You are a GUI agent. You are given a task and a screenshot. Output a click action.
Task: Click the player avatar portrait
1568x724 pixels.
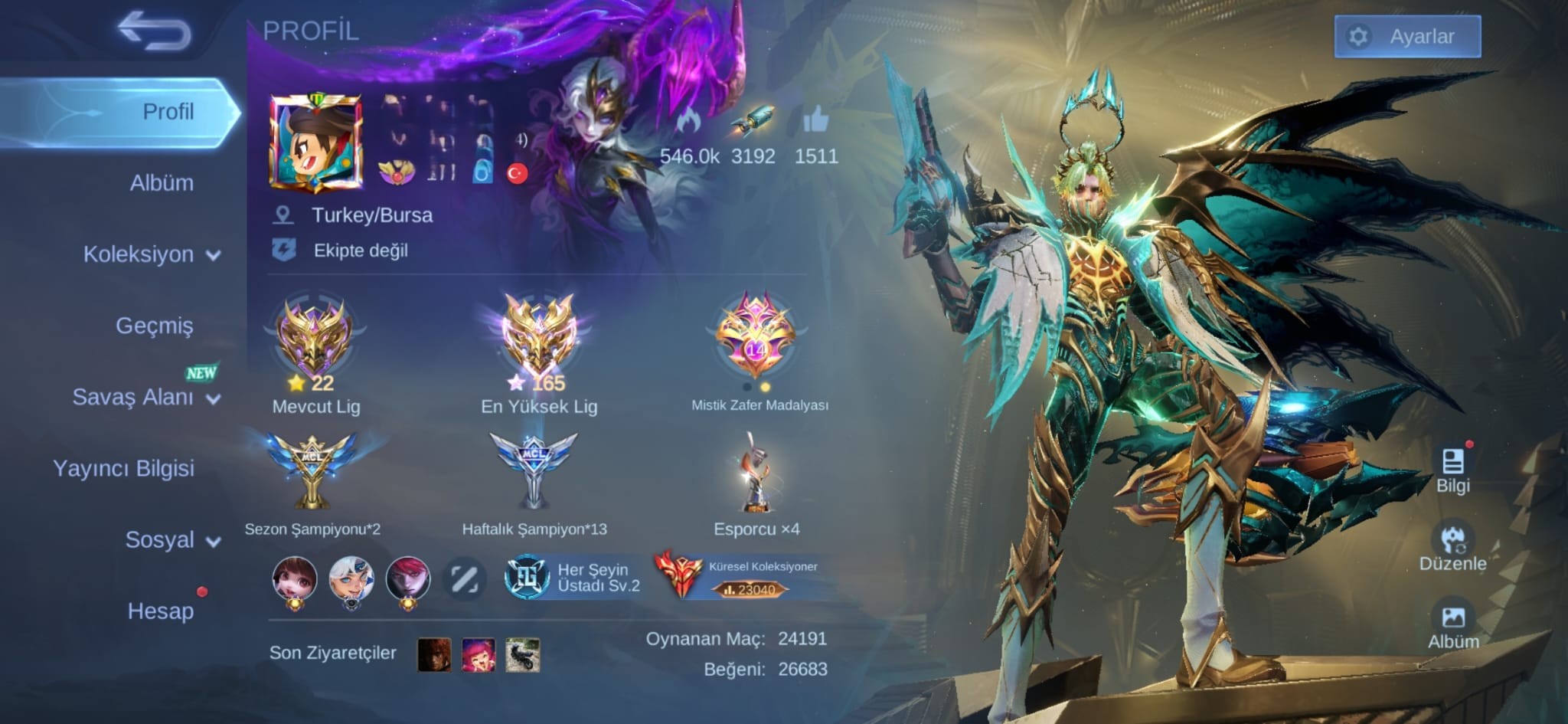point(315,143)
